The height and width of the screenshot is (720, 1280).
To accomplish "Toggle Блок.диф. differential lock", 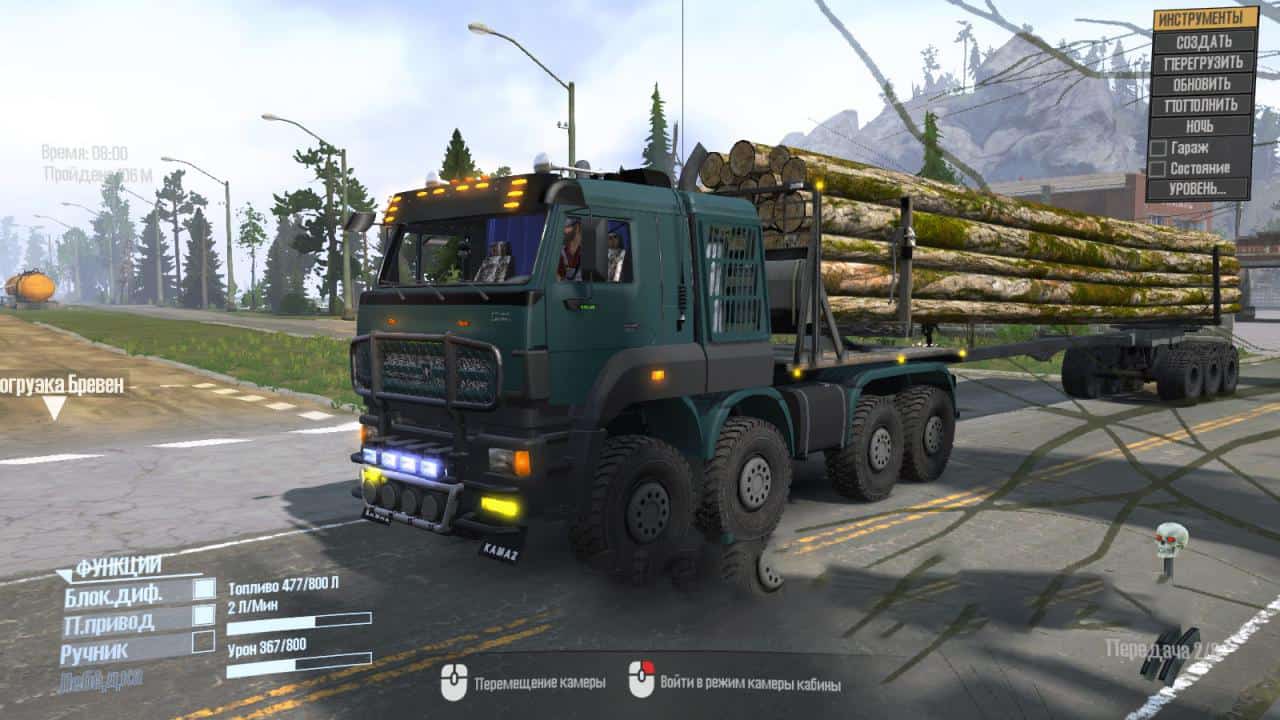I will pos(204,589).
